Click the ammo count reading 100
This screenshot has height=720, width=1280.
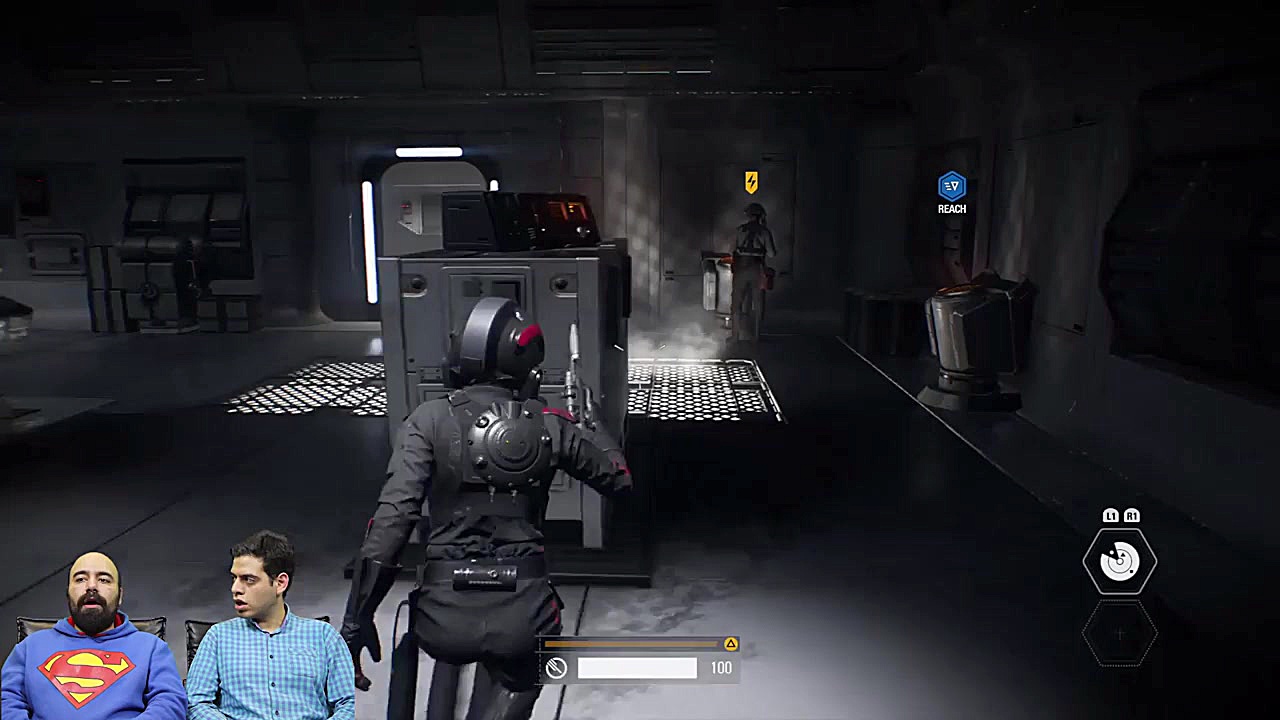click(721, 667)
